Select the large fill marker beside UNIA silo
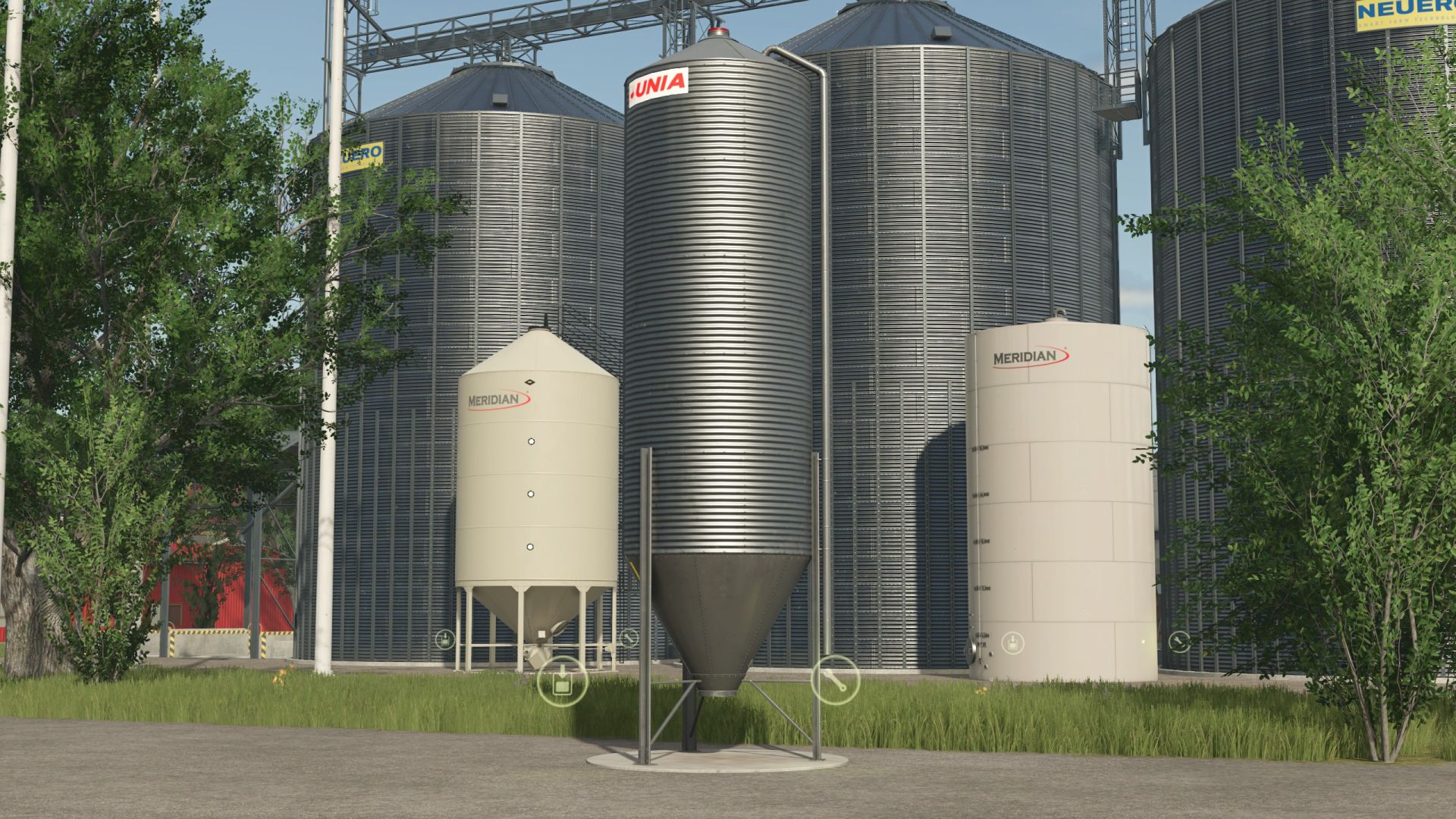This screenshot has width=1456, height=819. 562,680
